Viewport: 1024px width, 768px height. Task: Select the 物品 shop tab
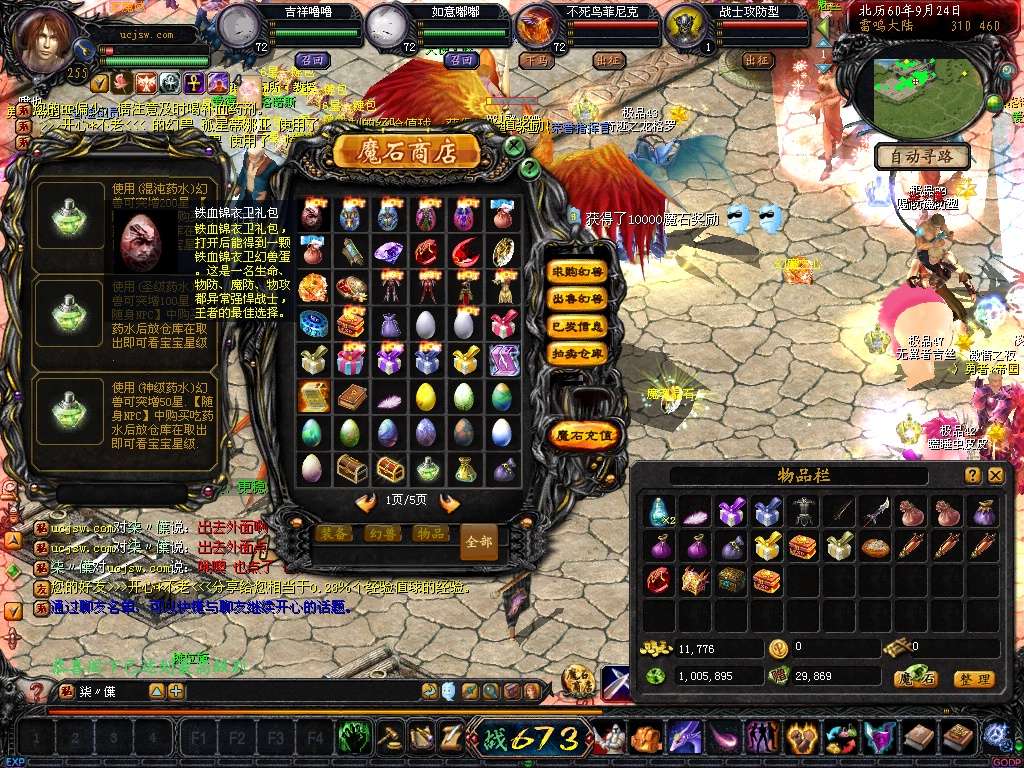click(430, 533)
